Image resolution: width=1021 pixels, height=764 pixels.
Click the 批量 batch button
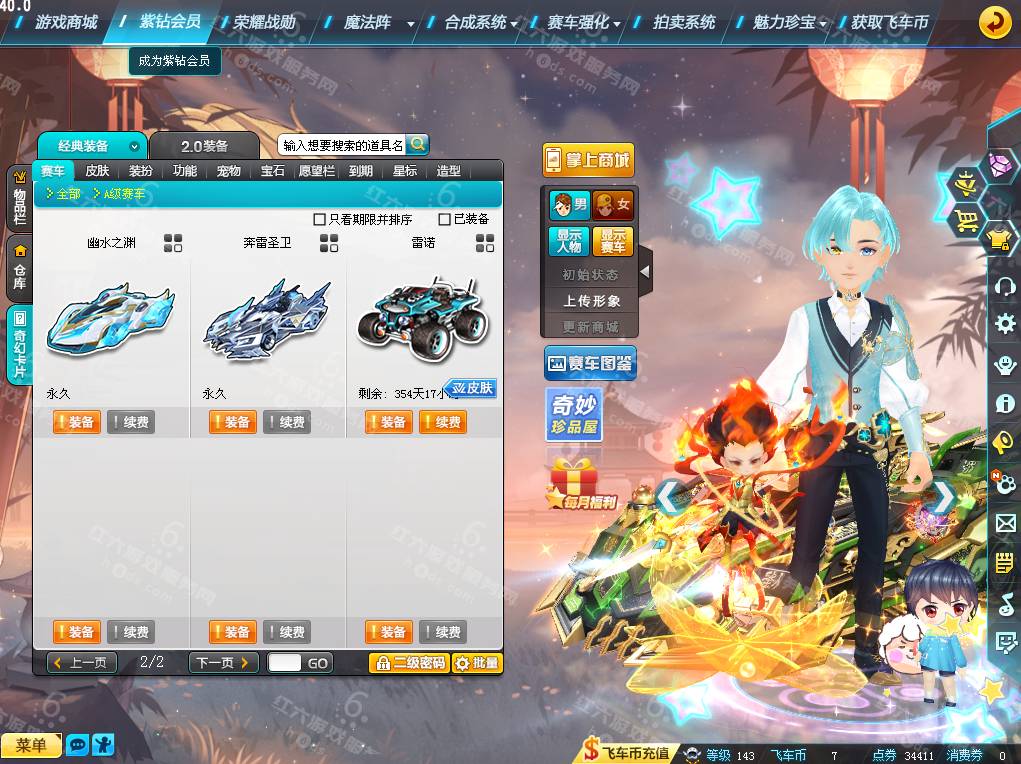[477, 663]
